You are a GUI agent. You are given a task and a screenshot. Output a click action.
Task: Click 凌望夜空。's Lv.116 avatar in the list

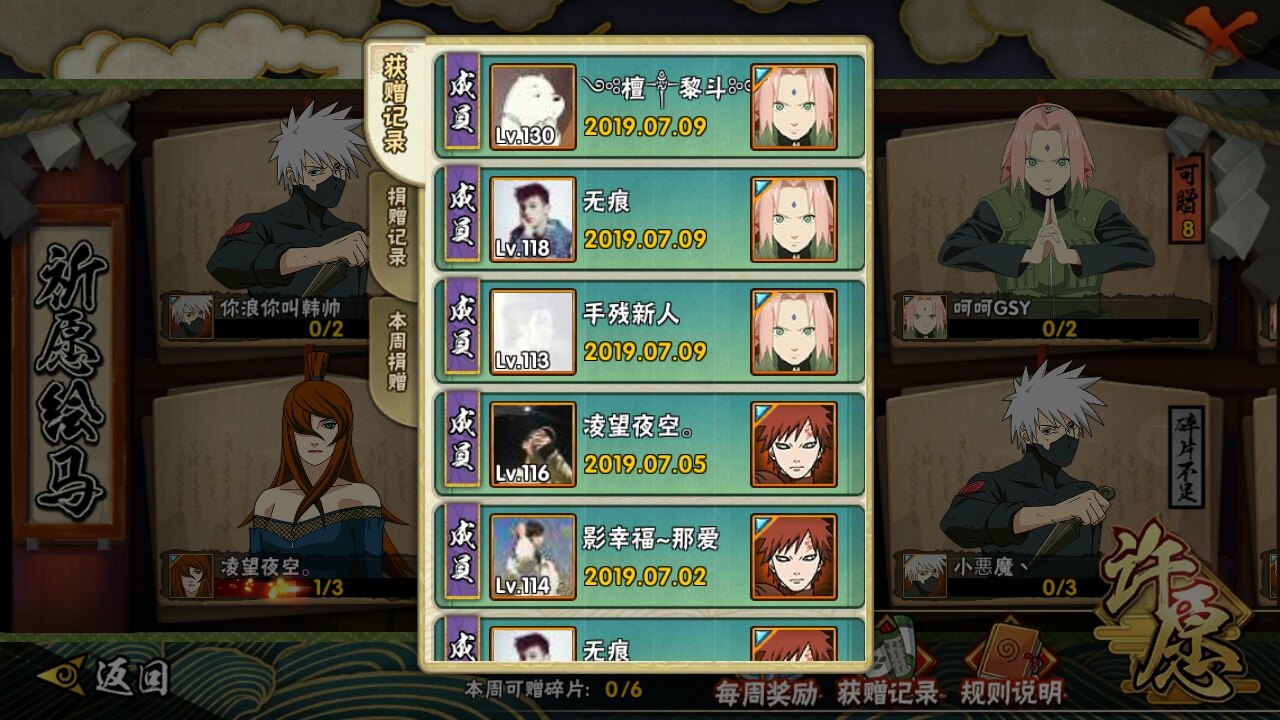click(532, 444)
